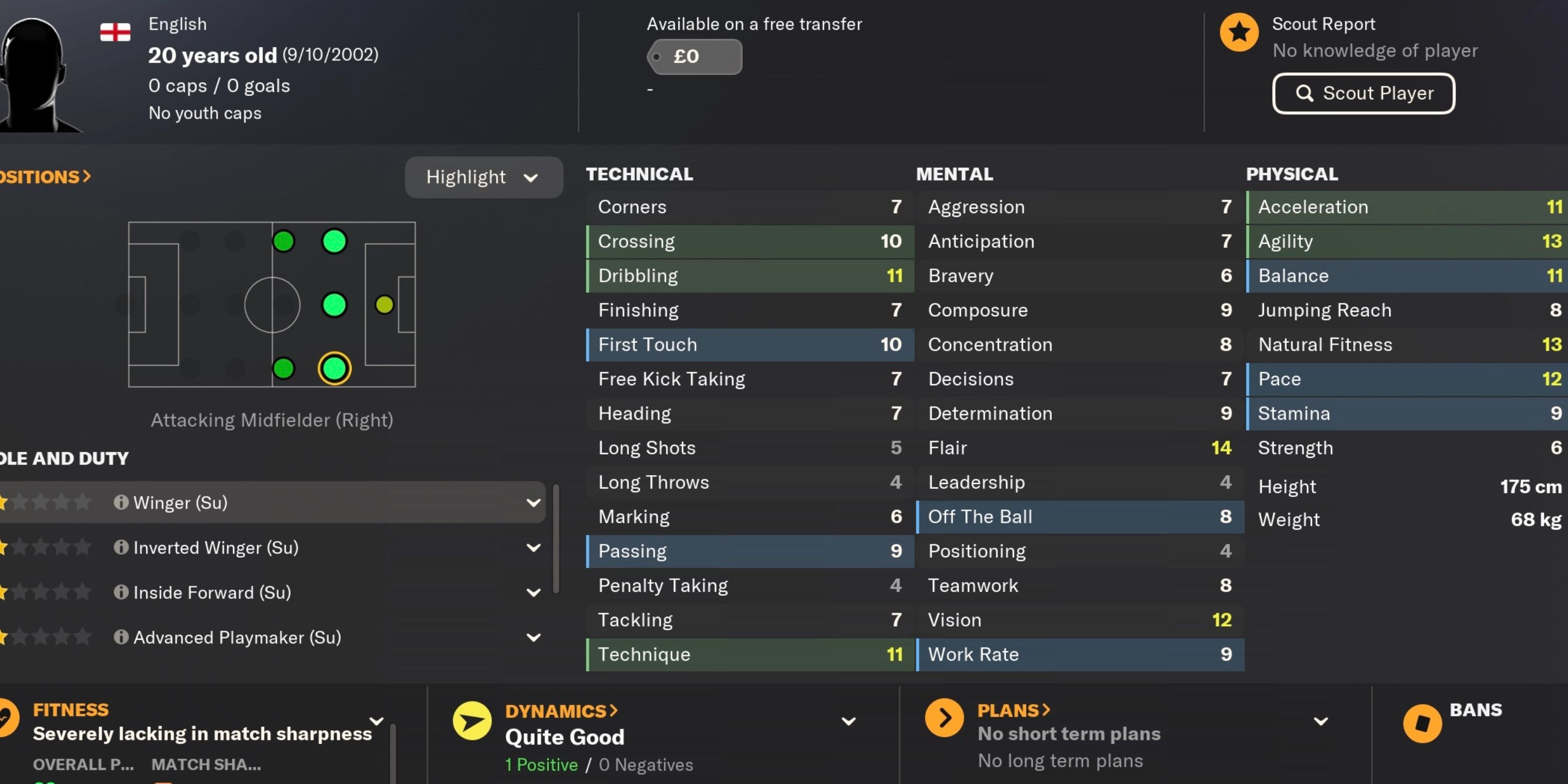Click the Scout Report star icon
This screenshot has width=1568, height=784.
click(x=1239, y=32)
